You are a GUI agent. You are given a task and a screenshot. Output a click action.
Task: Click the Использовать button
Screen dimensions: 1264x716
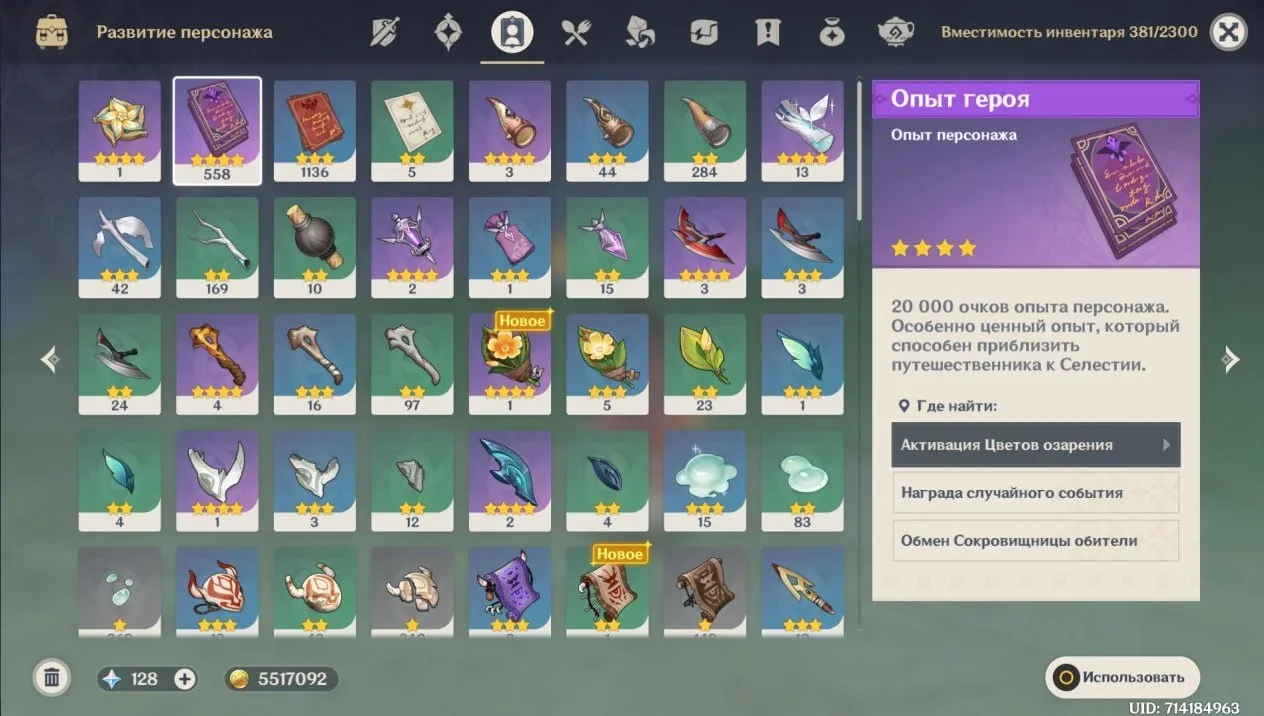pyautogui.click(x=1122, y=677)
